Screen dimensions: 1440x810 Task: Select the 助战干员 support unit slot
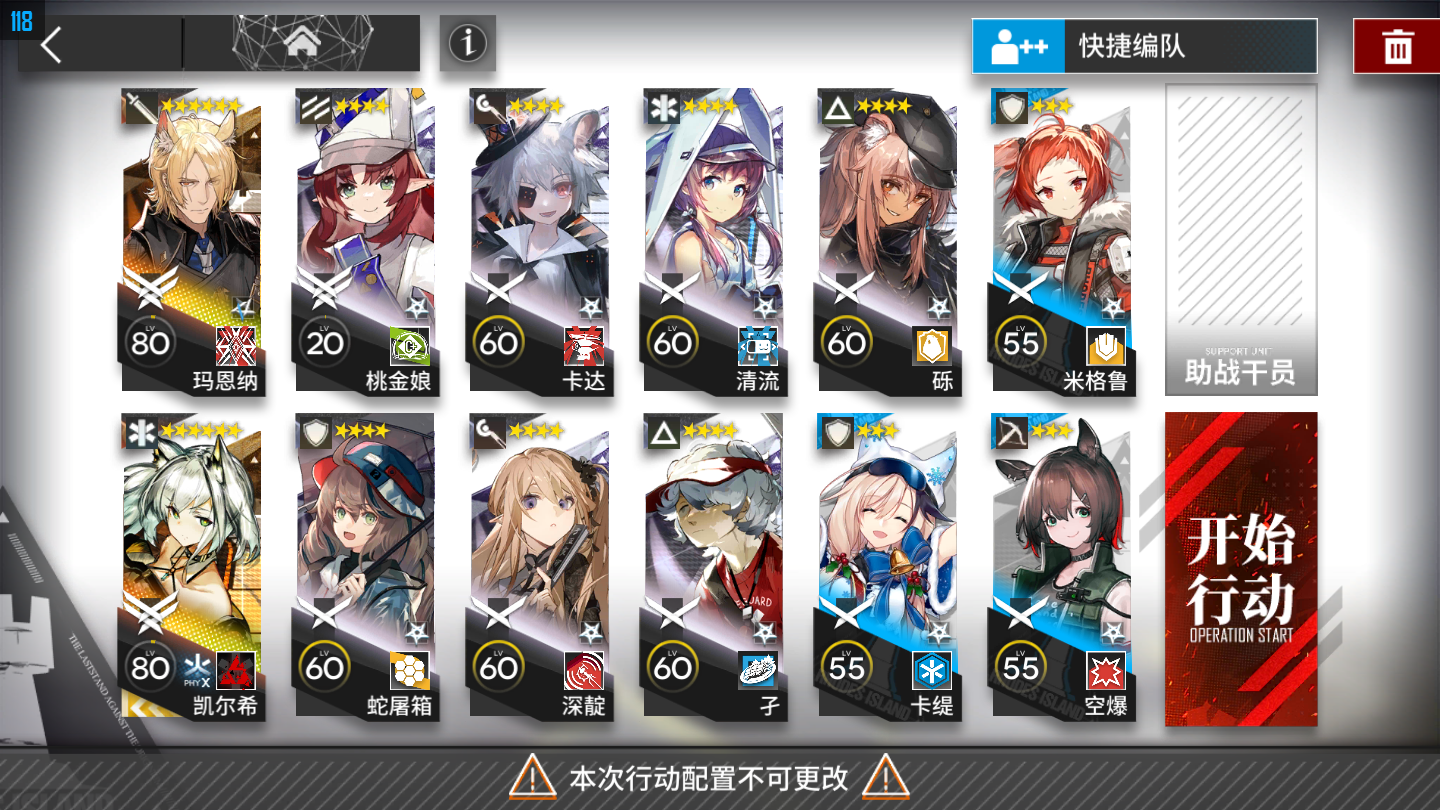(1240, 240)
